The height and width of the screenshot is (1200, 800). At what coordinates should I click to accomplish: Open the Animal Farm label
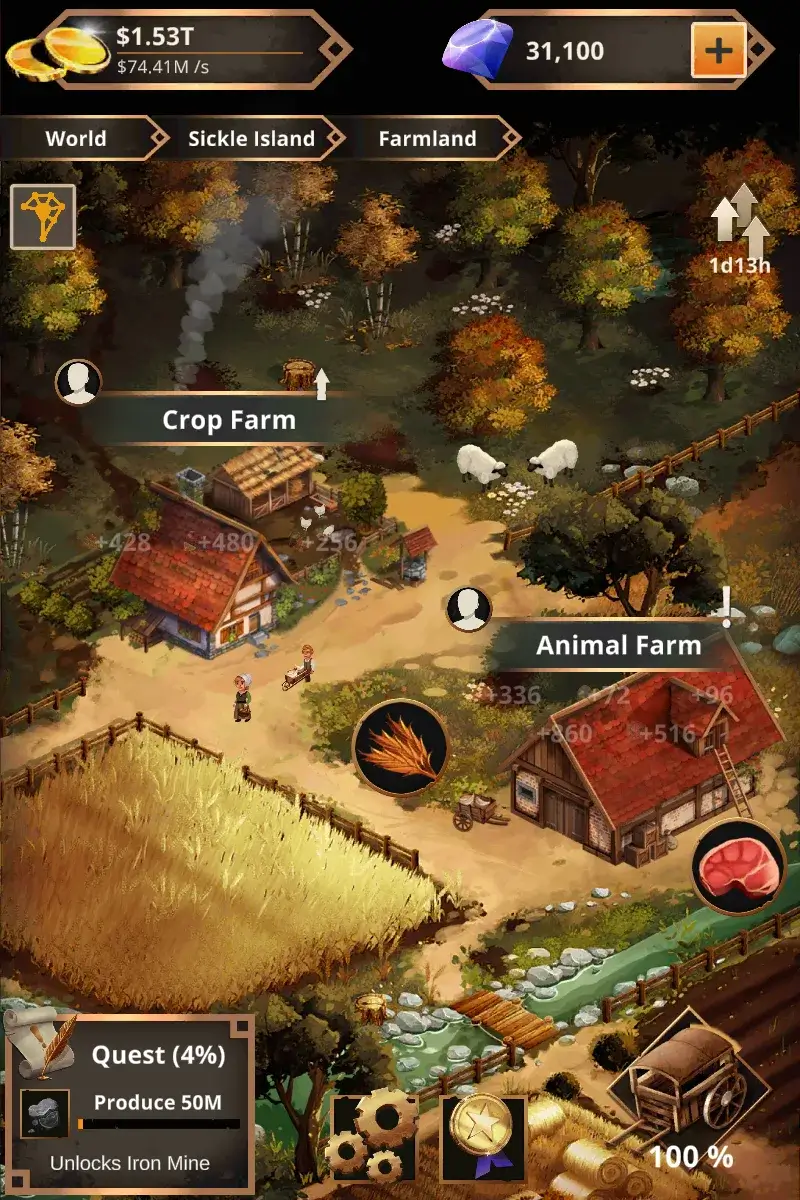(618, 645)
